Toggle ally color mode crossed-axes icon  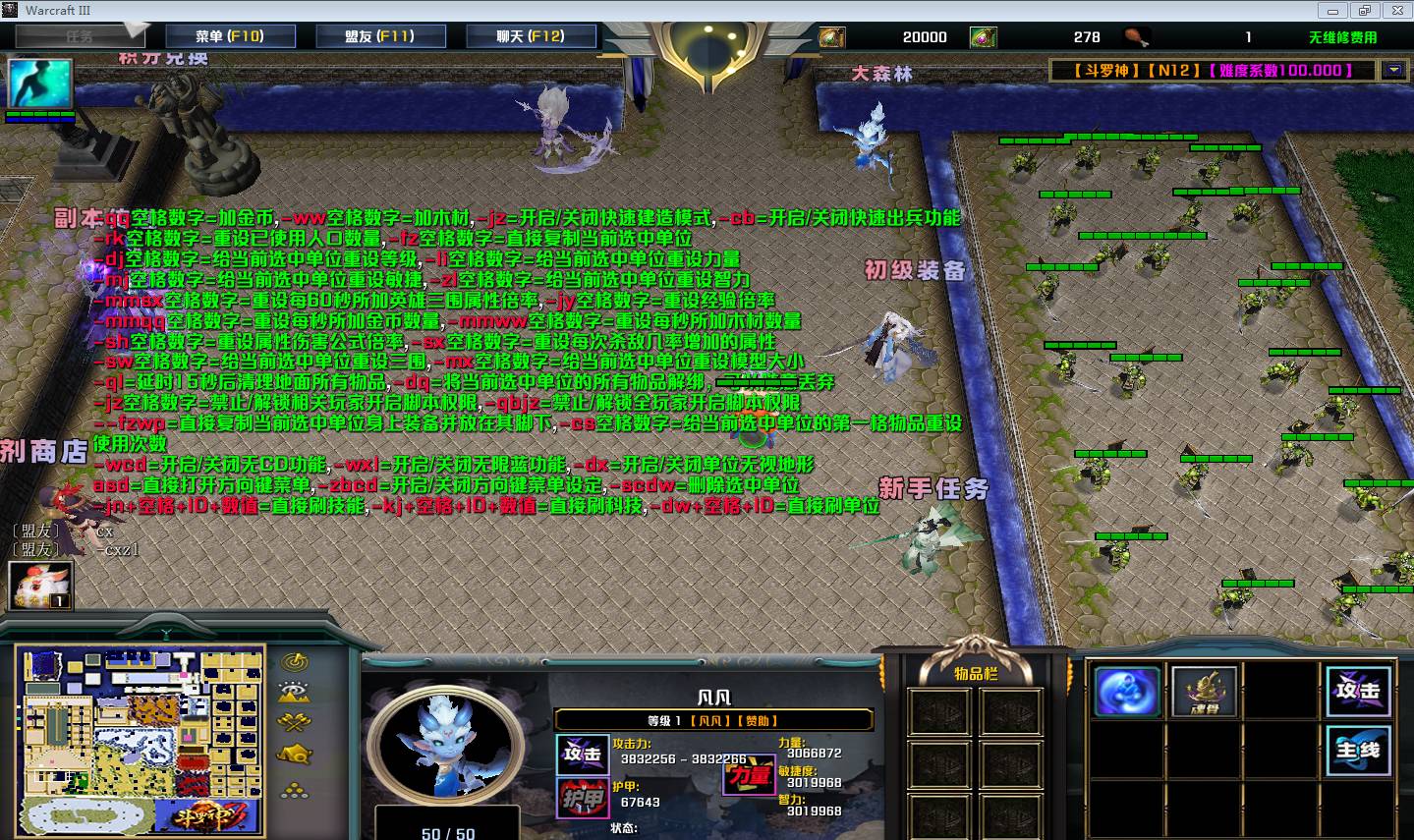[294, 724]
